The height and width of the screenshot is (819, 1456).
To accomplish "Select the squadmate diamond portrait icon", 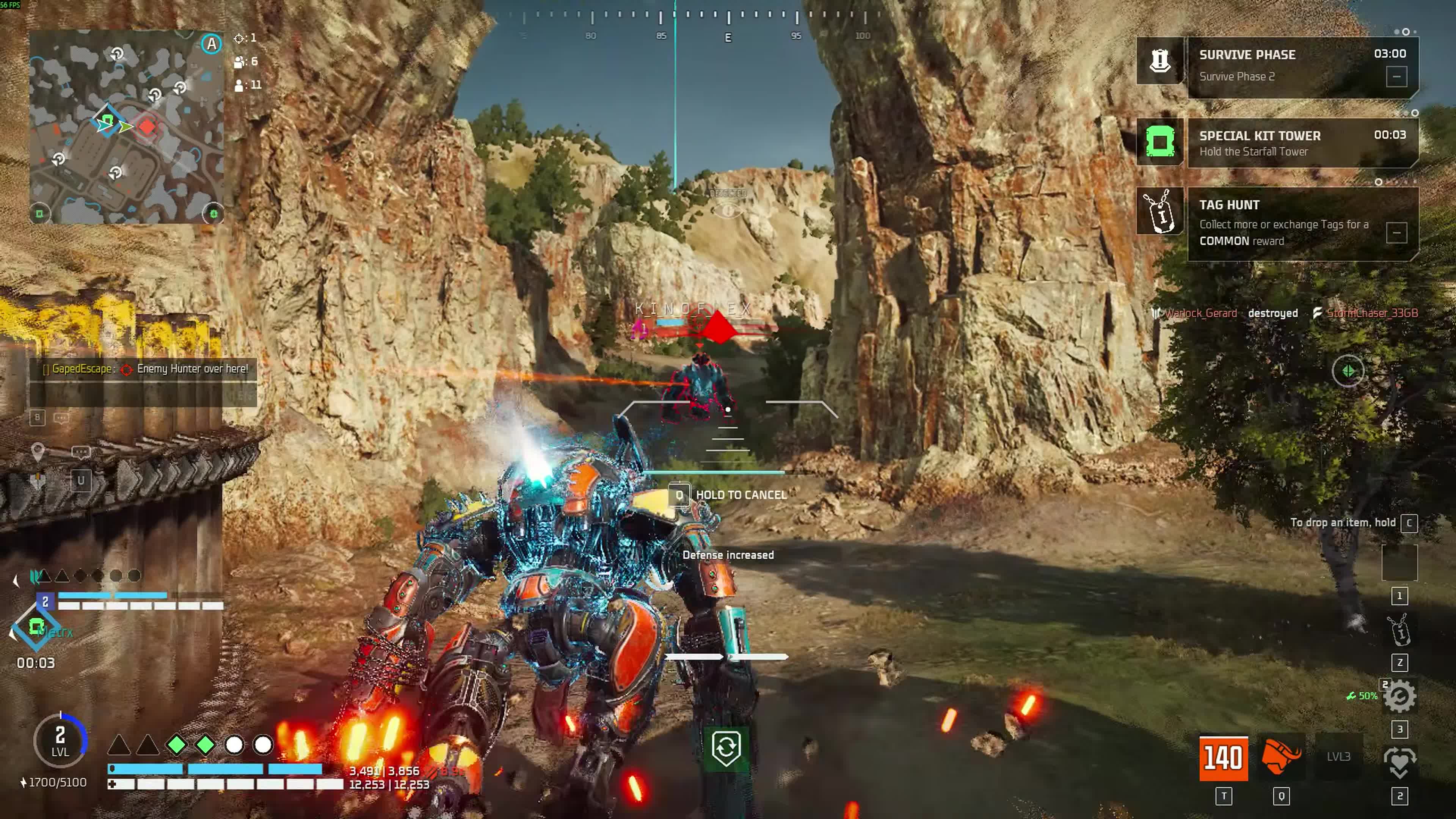I will (36, 626).
